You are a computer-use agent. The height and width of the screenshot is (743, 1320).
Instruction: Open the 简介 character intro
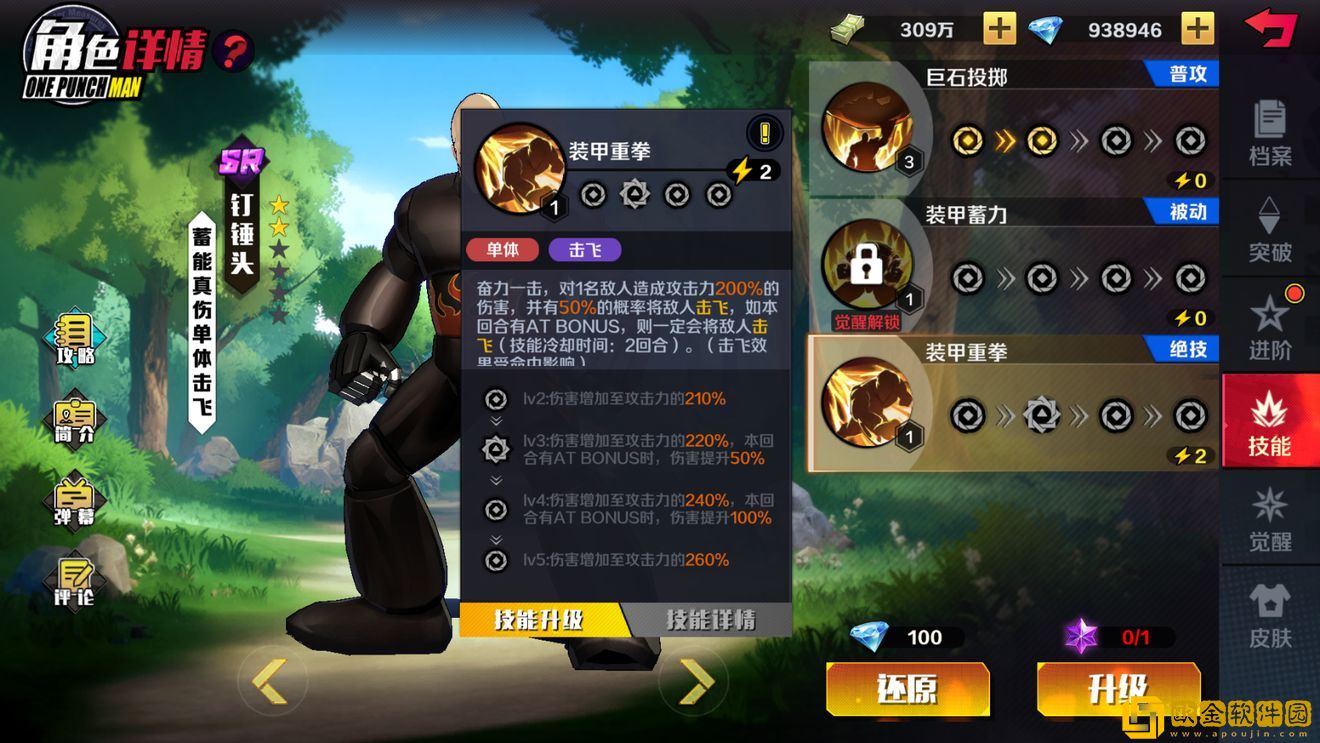75,420
